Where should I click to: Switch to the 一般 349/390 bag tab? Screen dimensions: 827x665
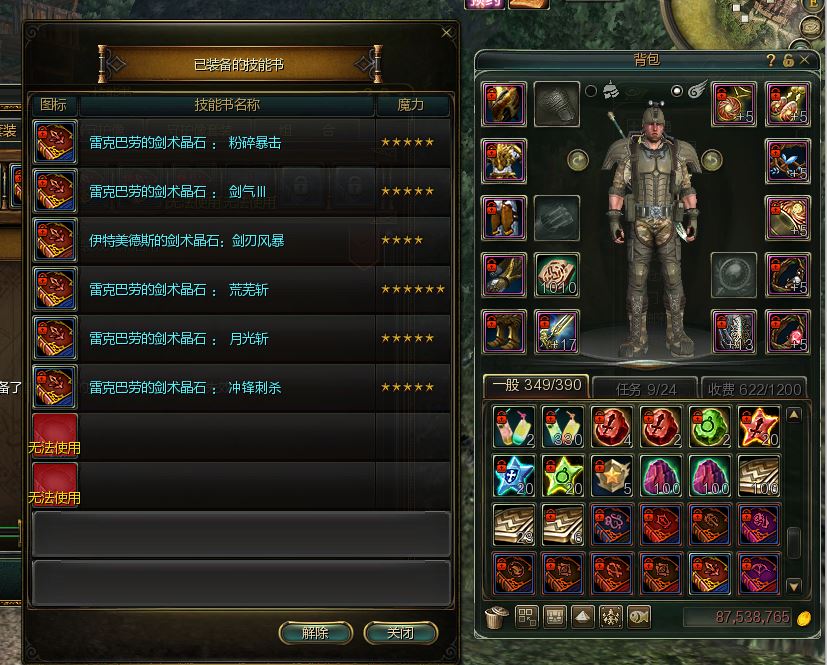pos(535,387)
